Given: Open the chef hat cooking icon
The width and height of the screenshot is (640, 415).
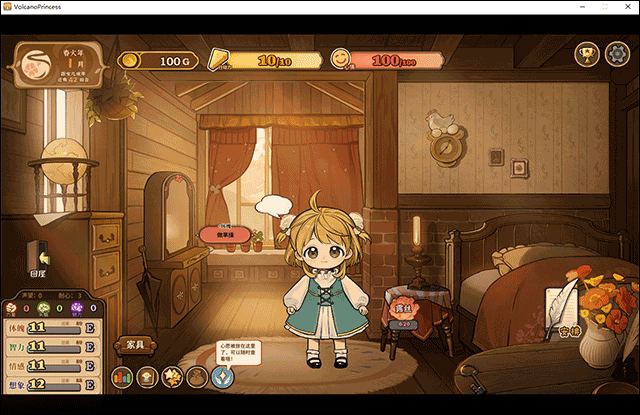Looking at the screenshot, I should tap(148, 377).
